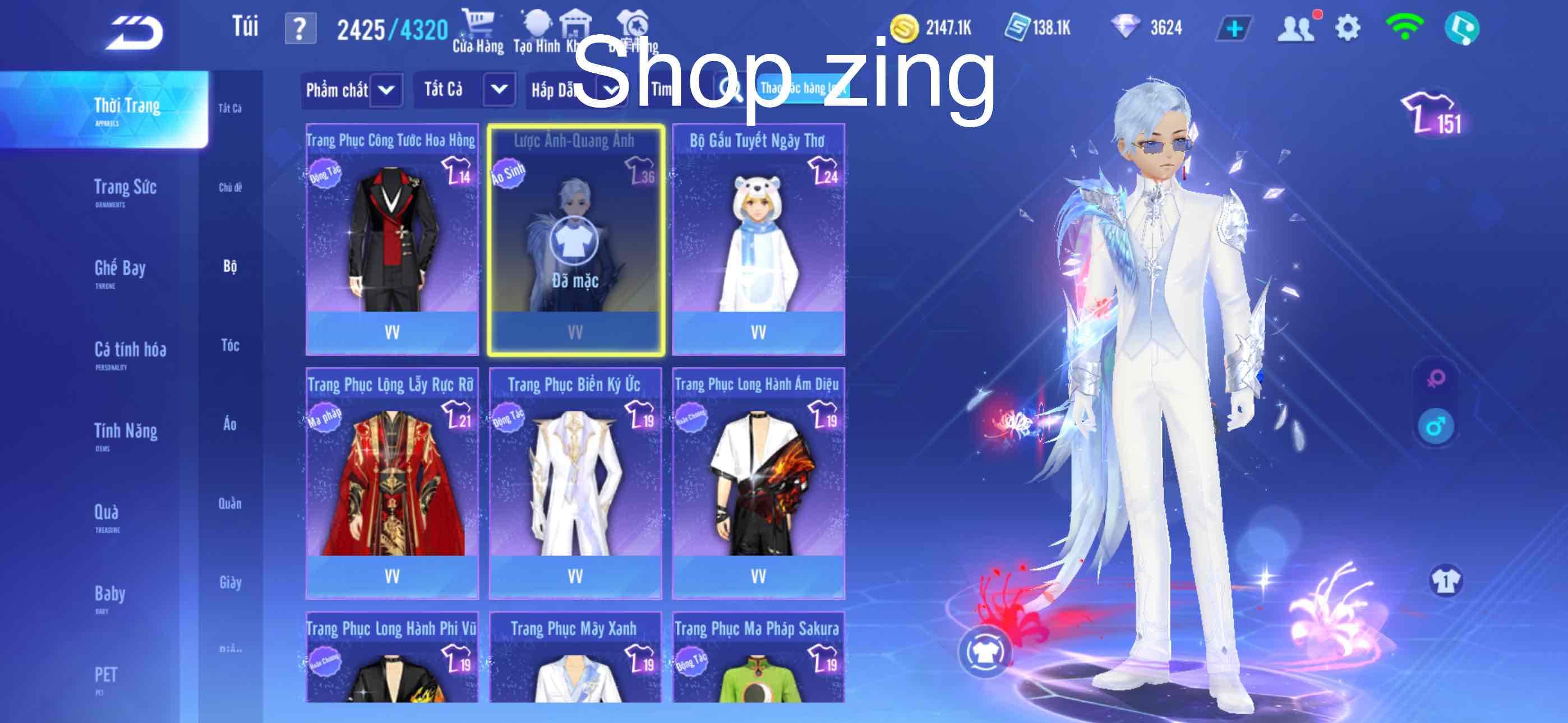Open the Tất Cả category dropdown

(466, 89)
